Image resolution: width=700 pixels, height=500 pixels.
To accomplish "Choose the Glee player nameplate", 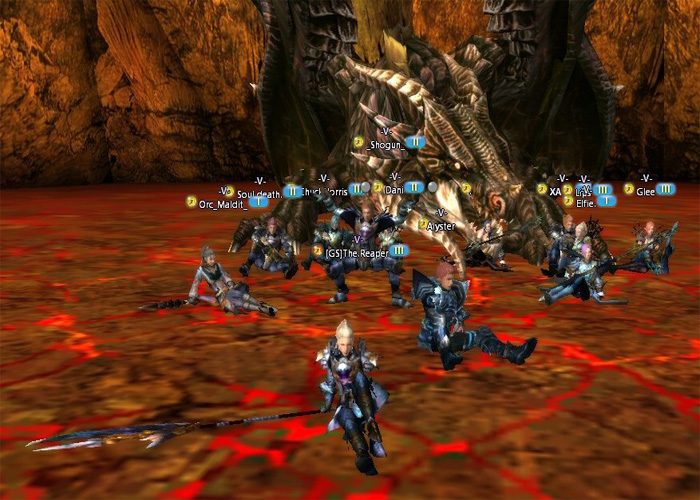I will click(645, 189).
